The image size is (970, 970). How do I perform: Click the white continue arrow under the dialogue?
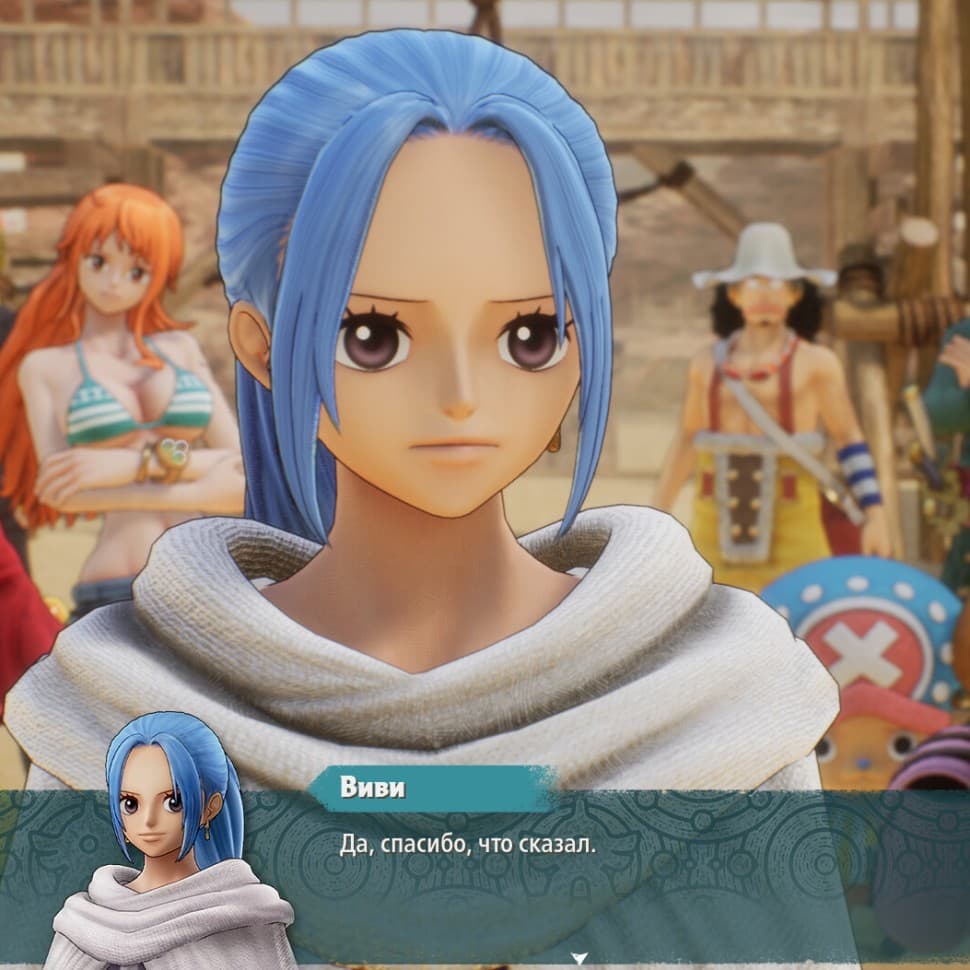click(x=578, y=958)
